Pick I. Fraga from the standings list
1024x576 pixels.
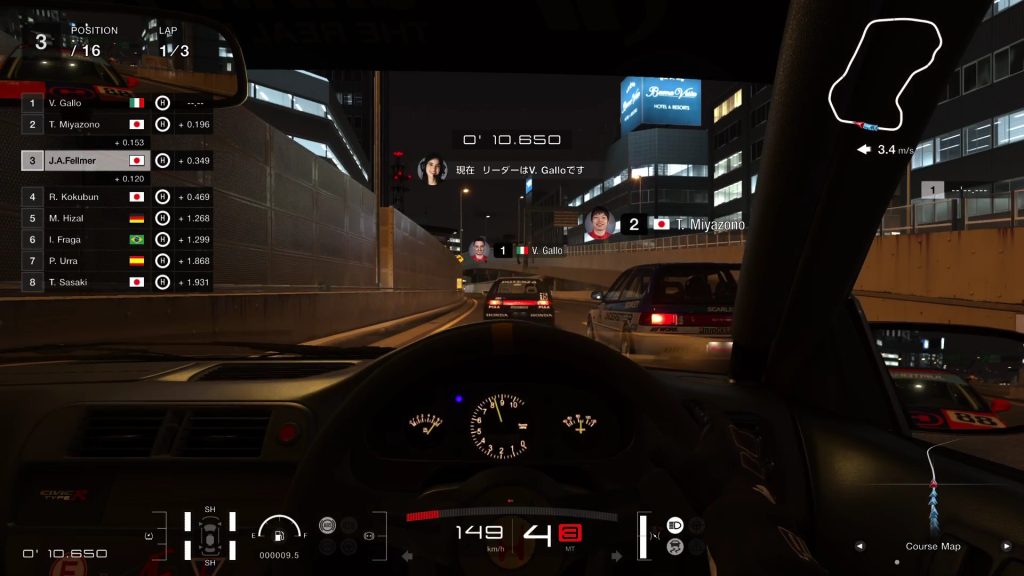coord(85,240)
